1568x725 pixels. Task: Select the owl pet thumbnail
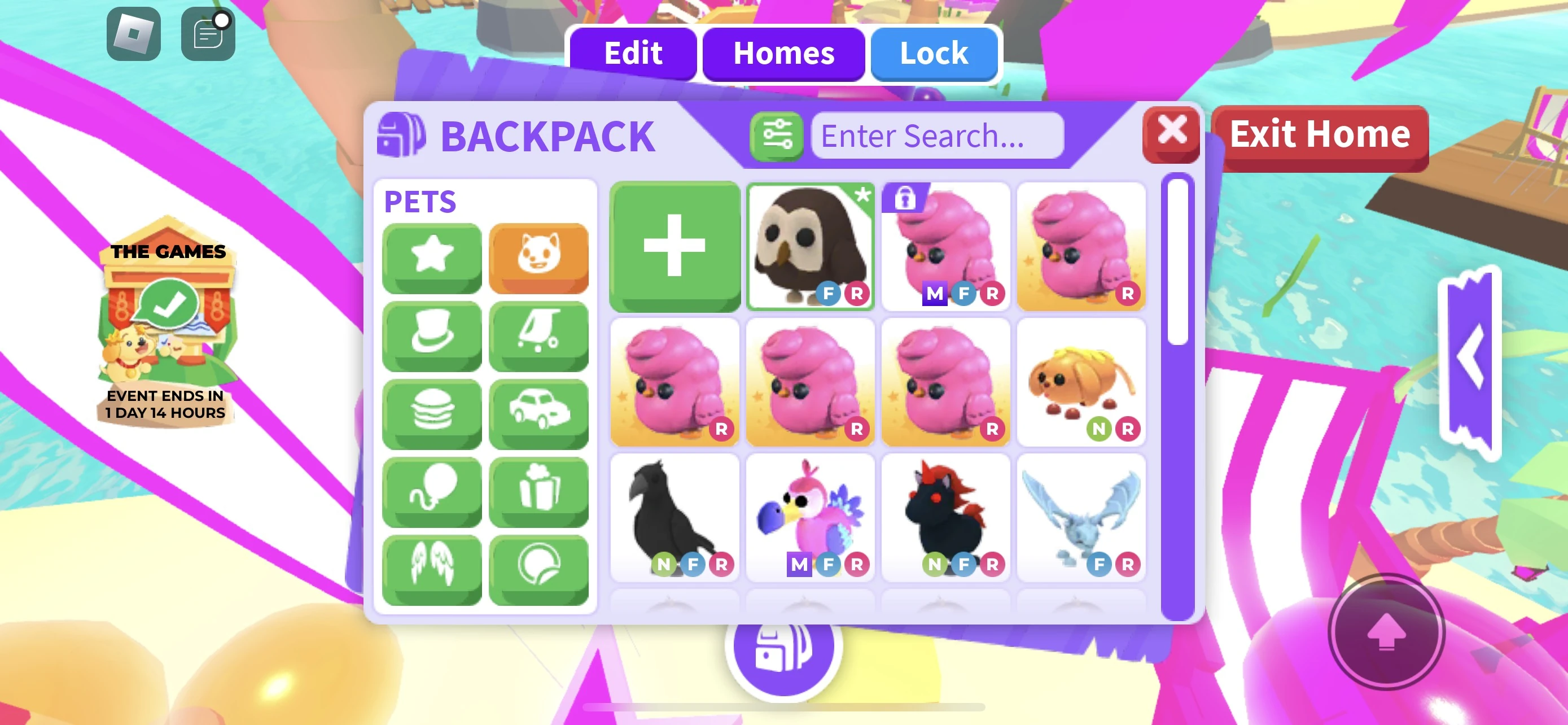tap(810, 247)
